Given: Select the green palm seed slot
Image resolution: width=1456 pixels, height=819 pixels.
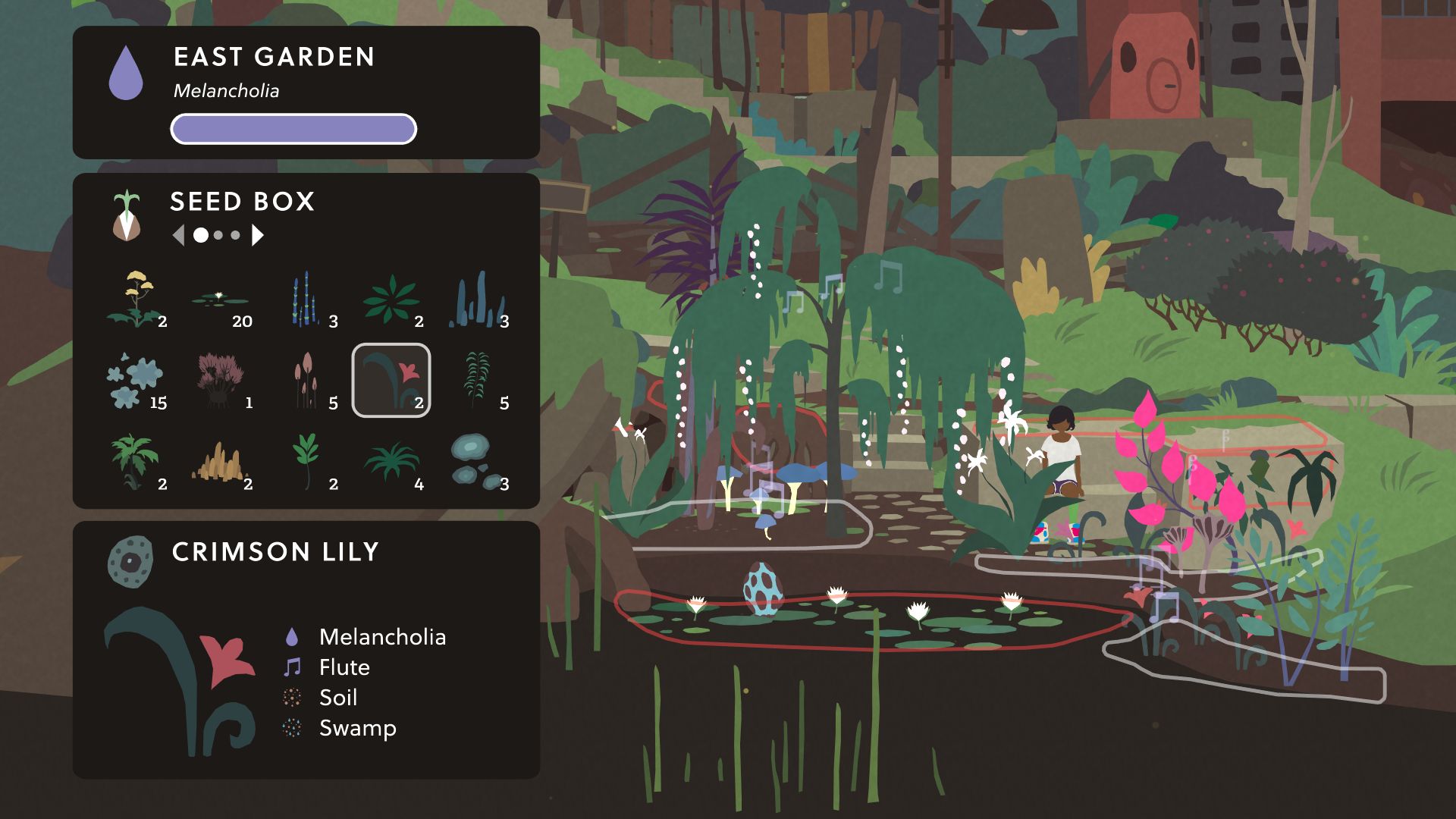Looking at the screenshot, I should pos(136,462).
